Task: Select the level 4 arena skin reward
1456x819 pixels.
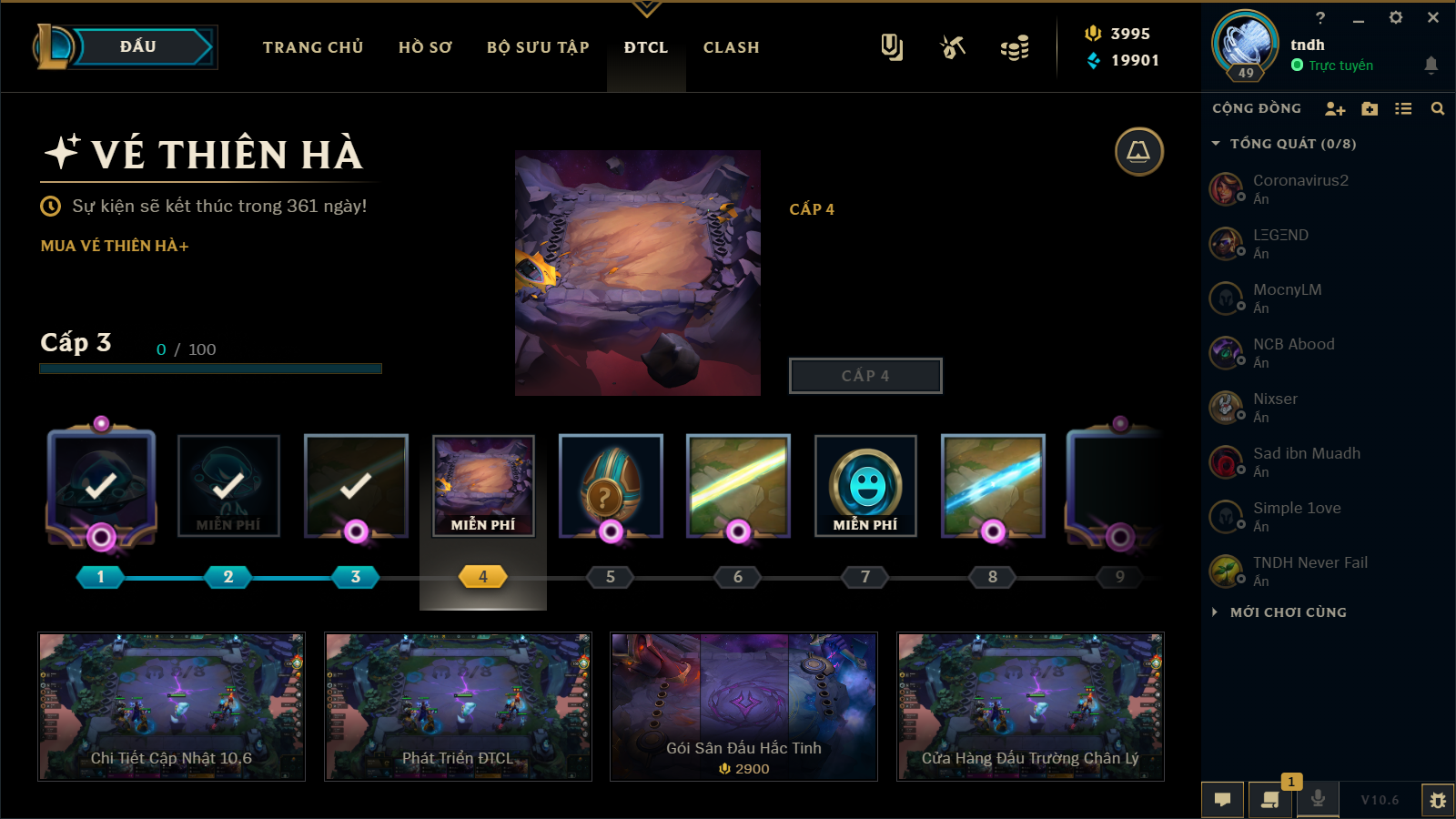Action: tap(483, 486)
